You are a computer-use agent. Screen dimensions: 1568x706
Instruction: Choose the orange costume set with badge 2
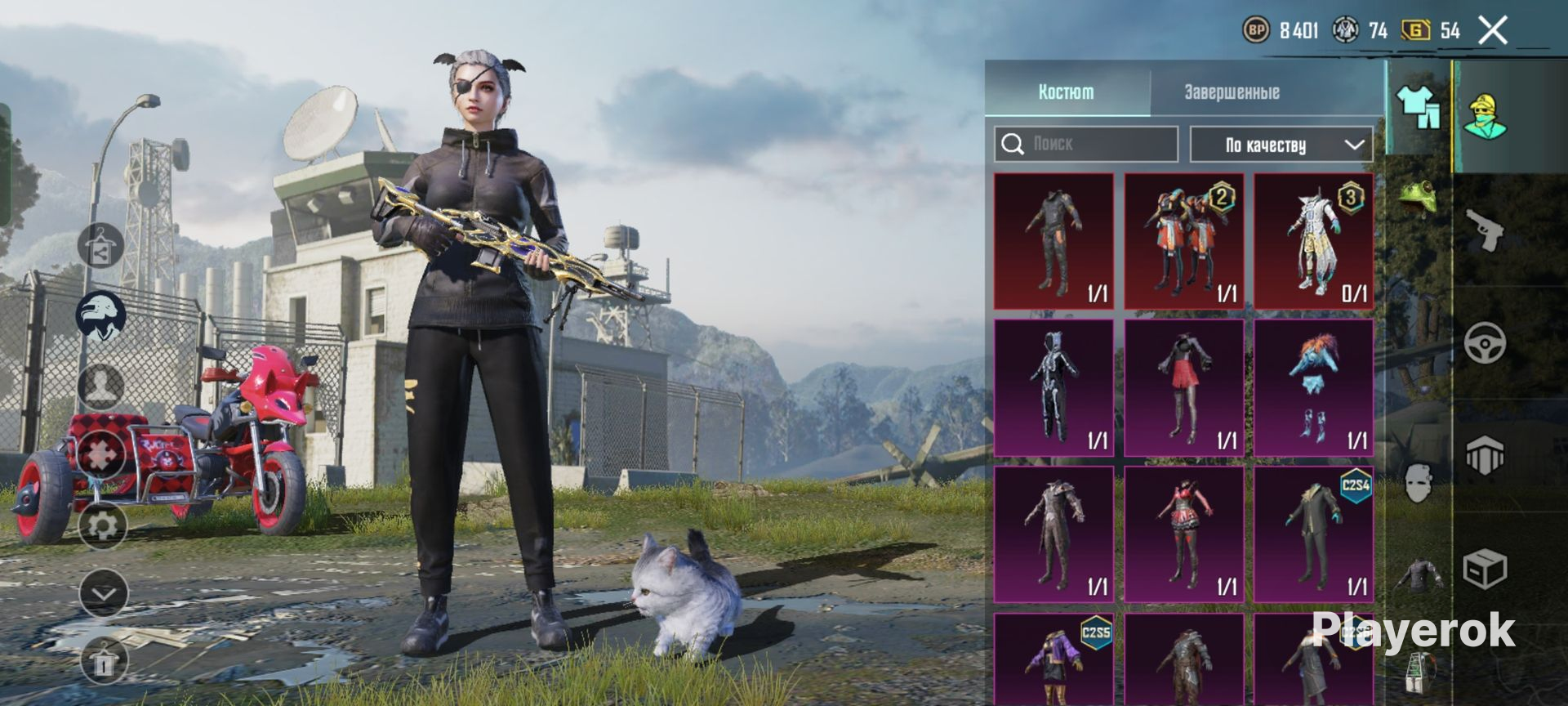coord(1183,241)
